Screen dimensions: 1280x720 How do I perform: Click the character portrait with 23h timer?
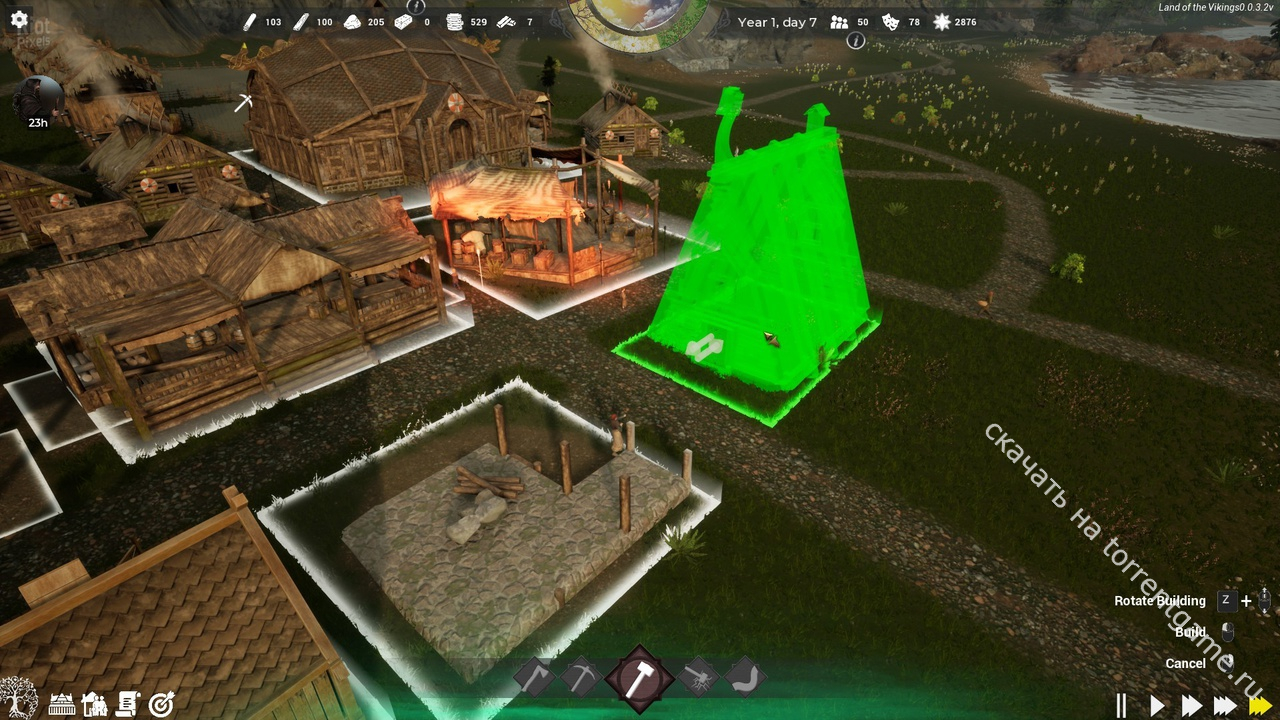coord(38,102)
